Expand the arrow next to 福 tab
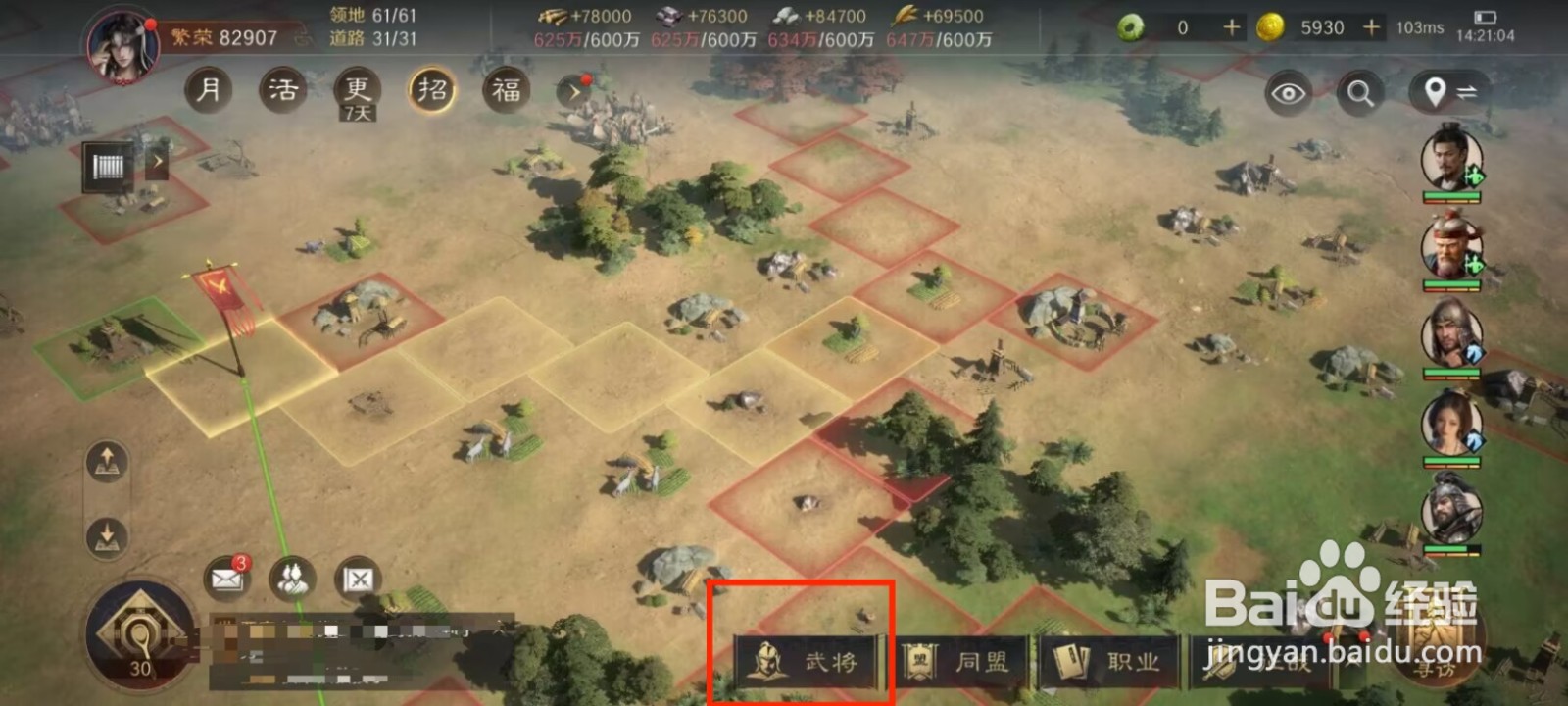This screenshot has height=706, width=1568. click(571, 91)
